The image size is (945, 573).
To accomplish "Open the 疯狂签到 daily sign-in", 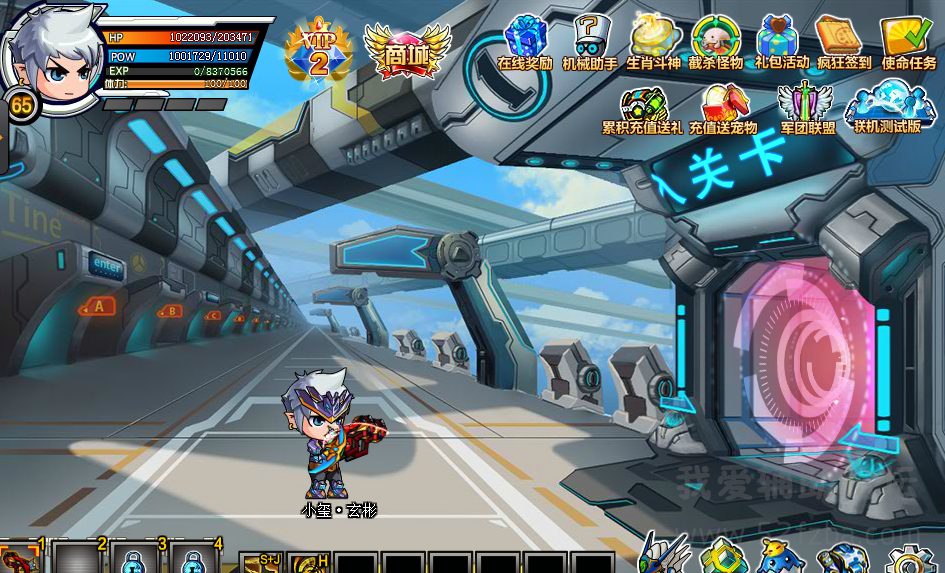I will coord(844,42).
